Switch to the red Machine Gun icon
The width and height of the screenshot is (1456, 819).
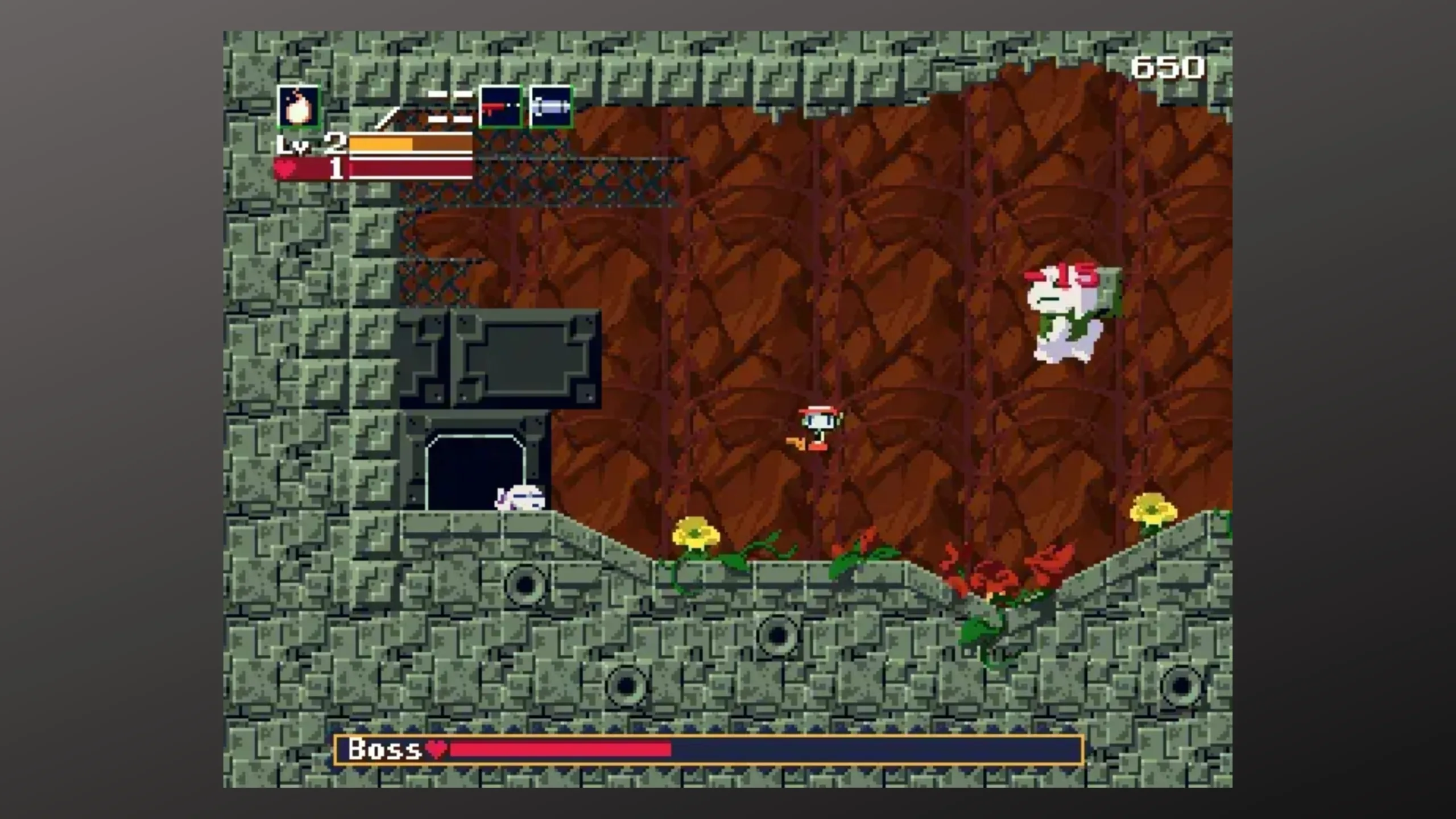500,106
